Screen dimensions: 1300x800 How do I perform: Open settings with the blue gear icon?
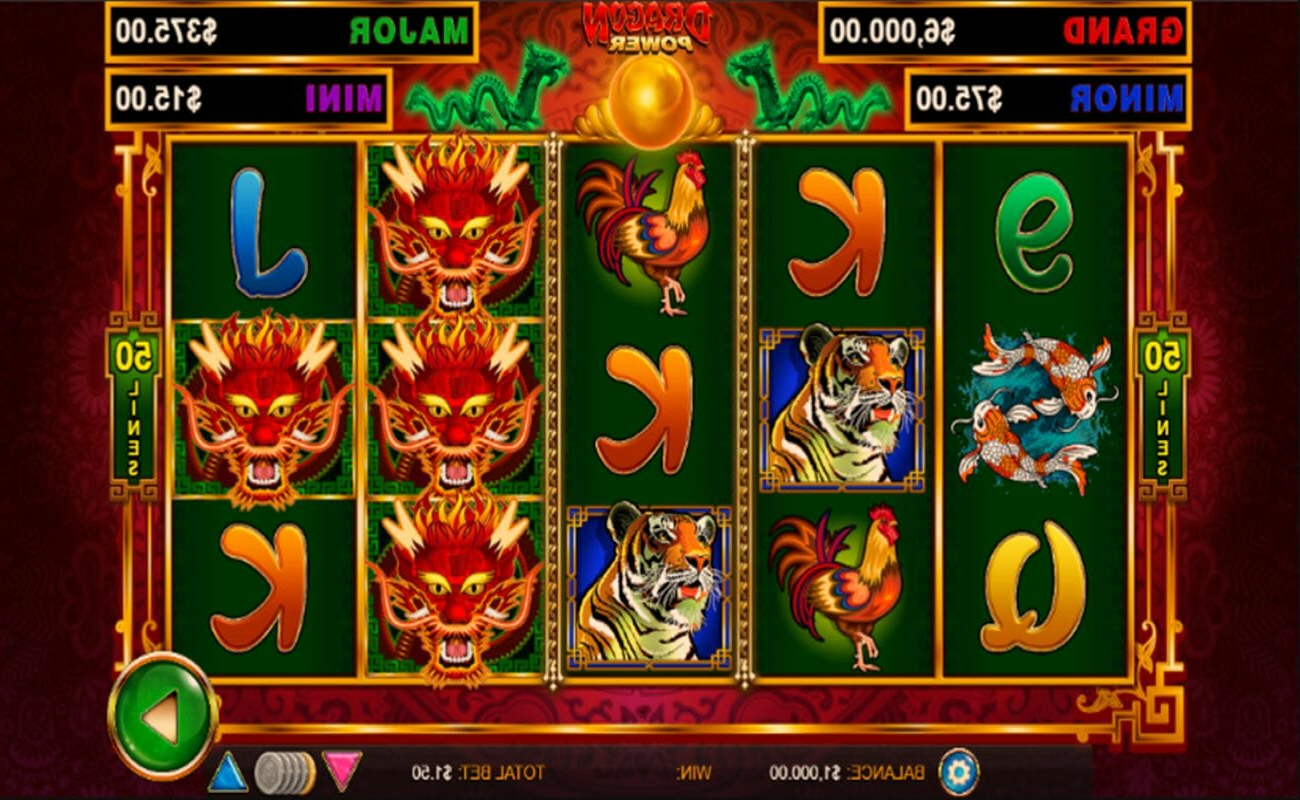click(x=958, y=772)
